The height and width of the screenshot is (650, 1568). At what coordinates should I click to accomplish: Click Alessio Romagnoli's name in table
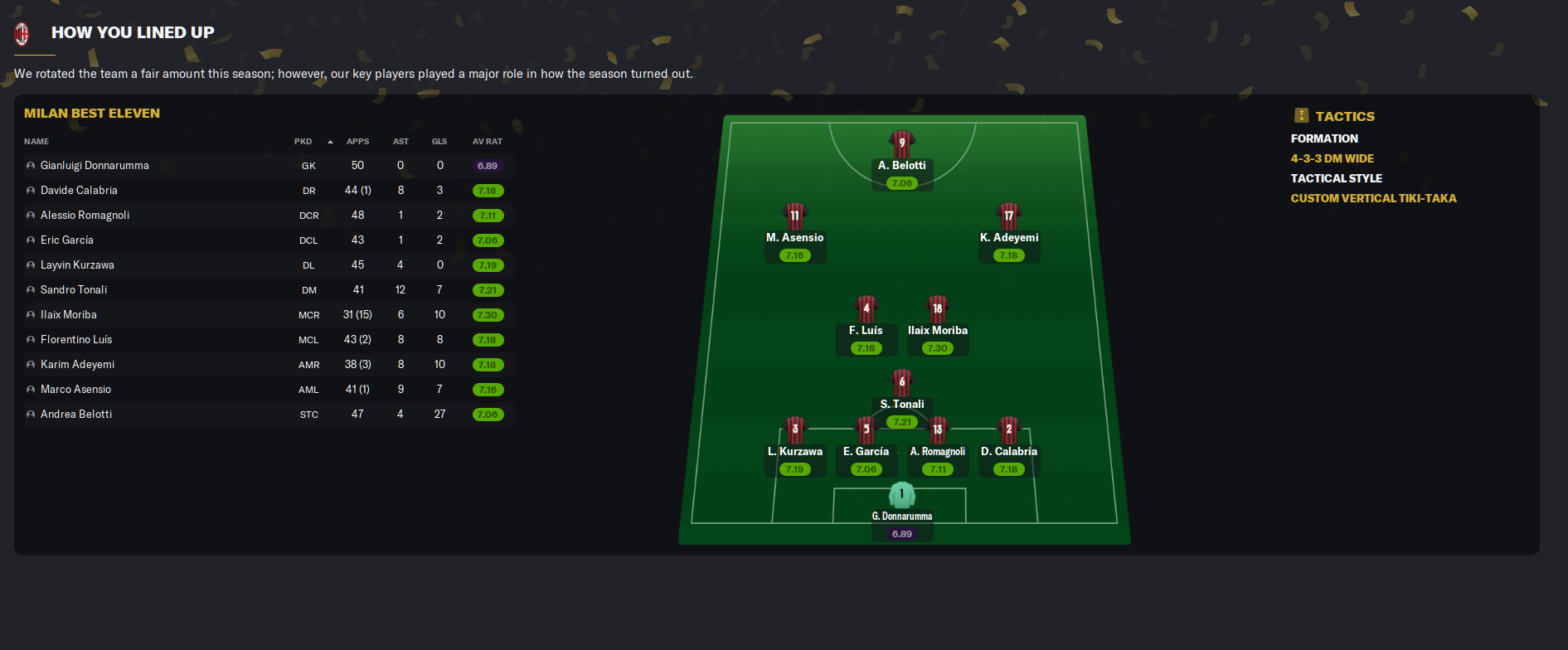tap(85, 216)
